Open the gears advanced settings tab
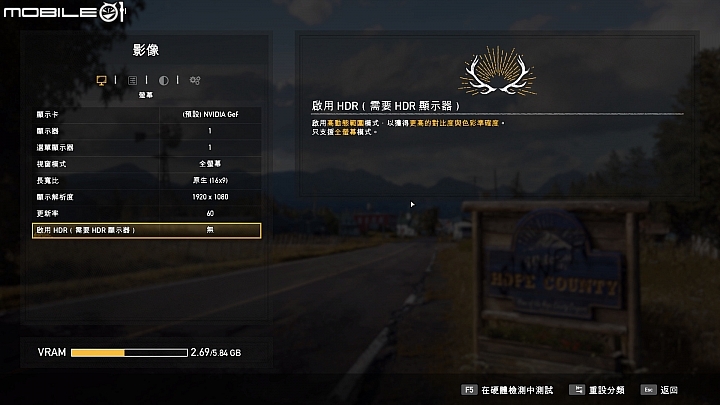Screen dimensions: 720x405 pos(194,80)
